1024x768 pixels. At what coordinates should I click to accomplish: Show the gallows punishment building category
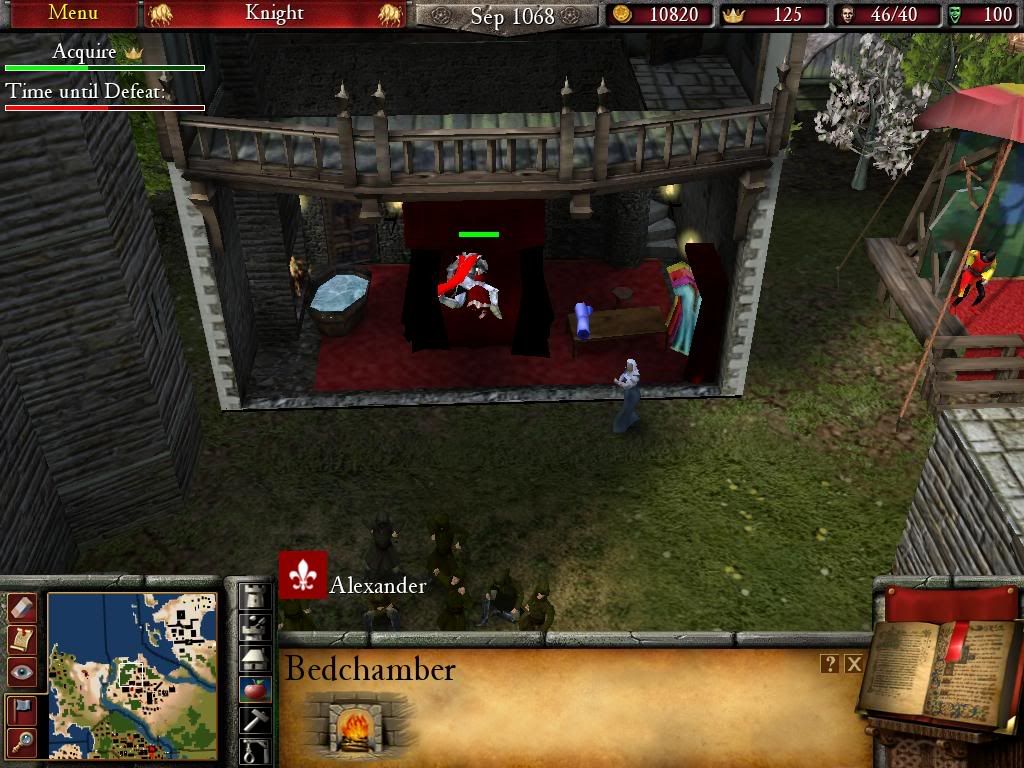[256, 750]
